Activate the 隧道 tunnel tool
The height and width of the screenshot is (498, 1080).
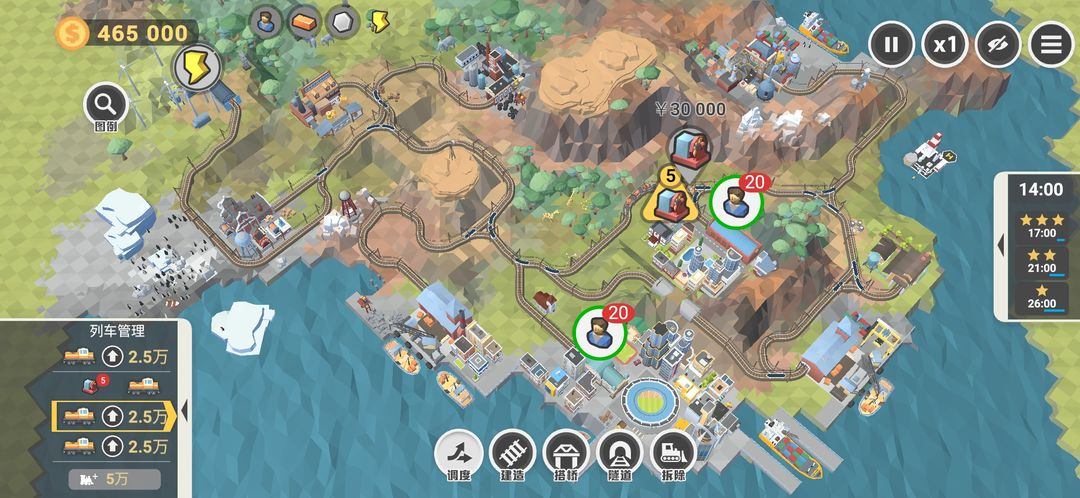point(621,454)
